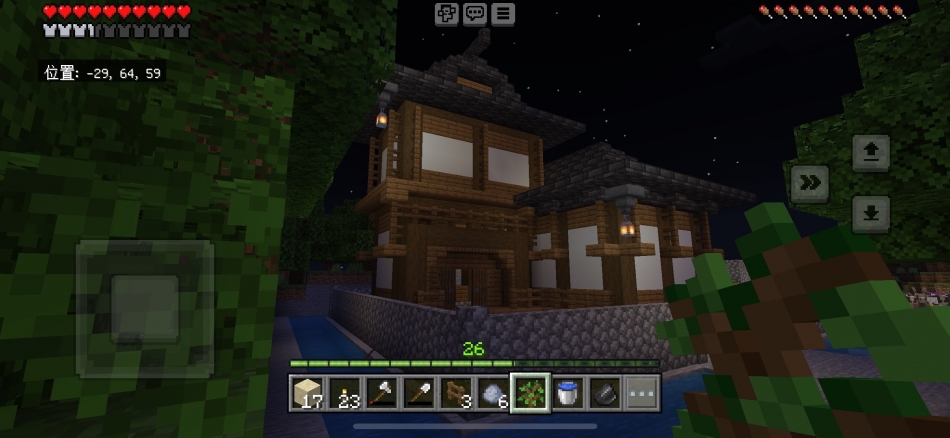Select the fence stack in the hotbar
950x438 pixels.
(456, 393)
